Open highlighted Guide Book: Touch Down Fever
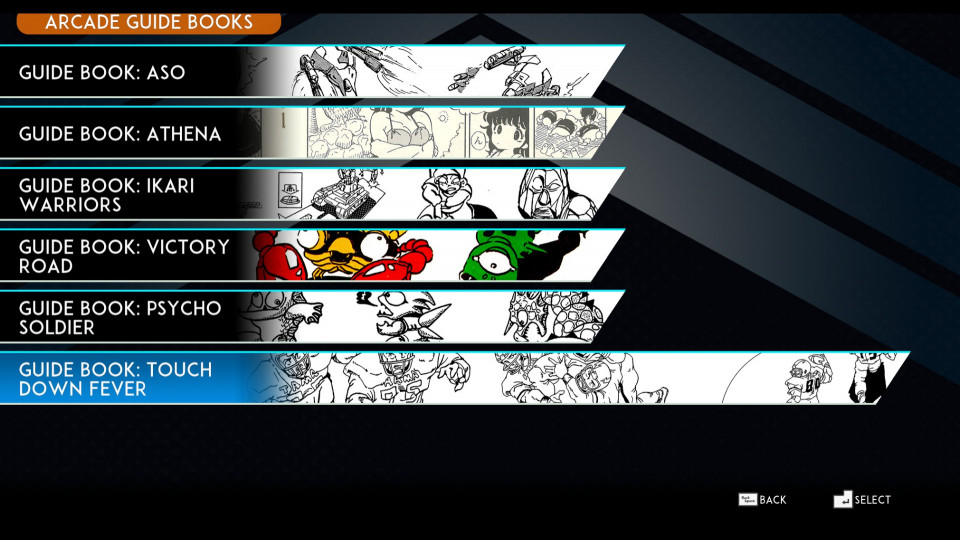This screenshot has height=540, width=960. (x=116, y=379)
